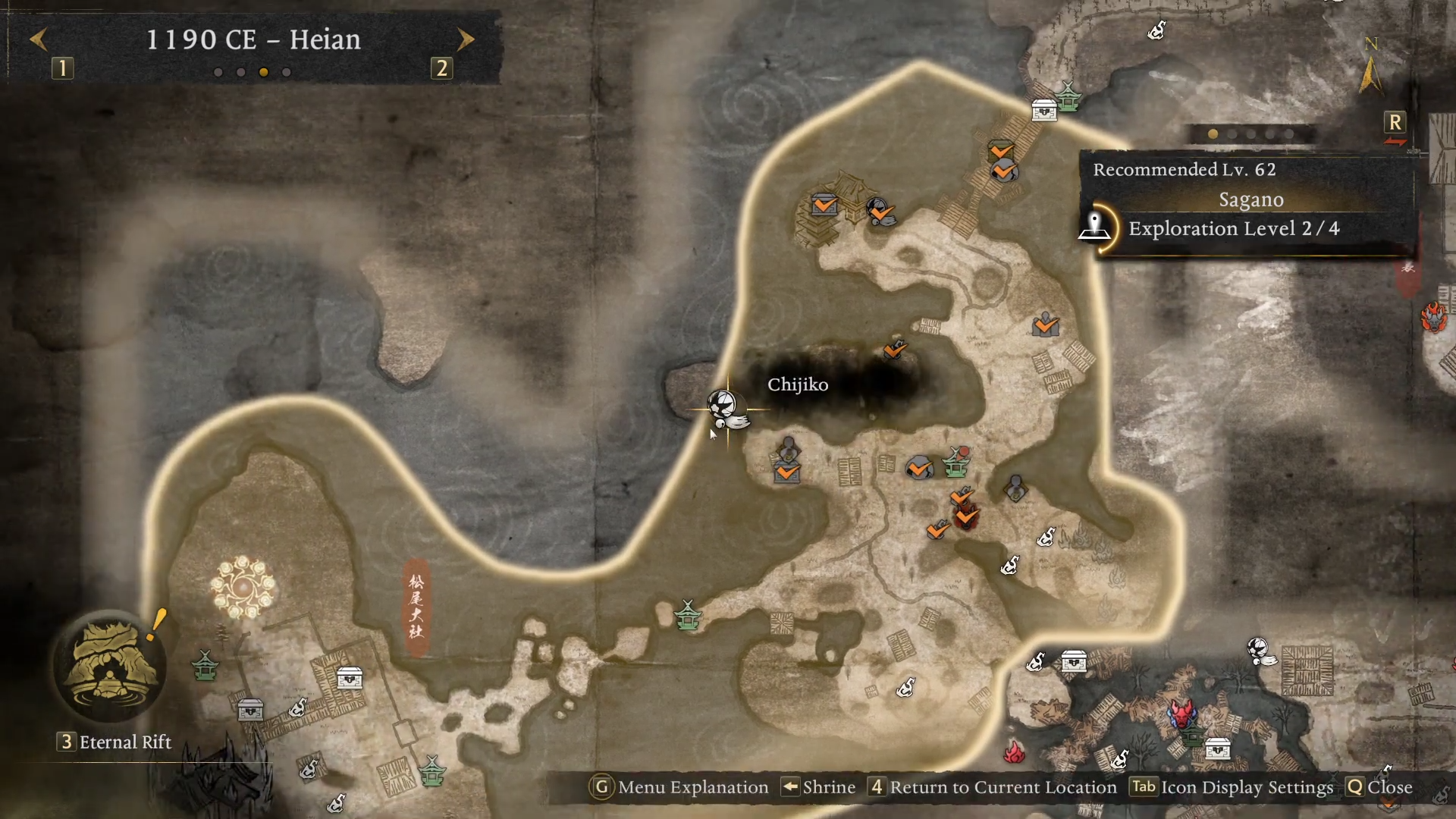This screenshot has height=819, width=1456.
Task: Click the red oni mask boss marker
Action: click(x=1181, y=714)
